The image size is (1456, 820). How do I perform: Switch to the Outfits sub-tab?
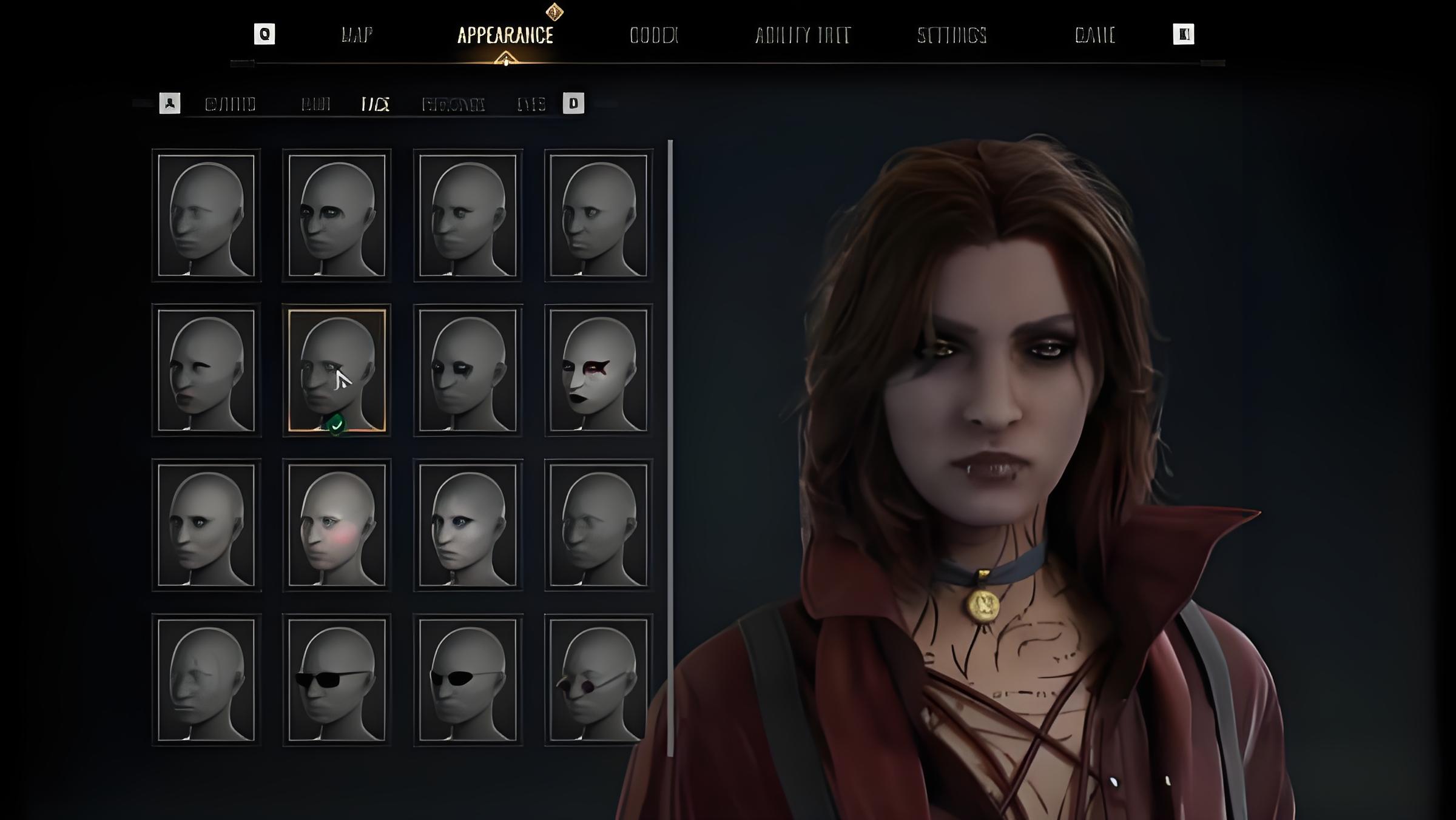230,104
